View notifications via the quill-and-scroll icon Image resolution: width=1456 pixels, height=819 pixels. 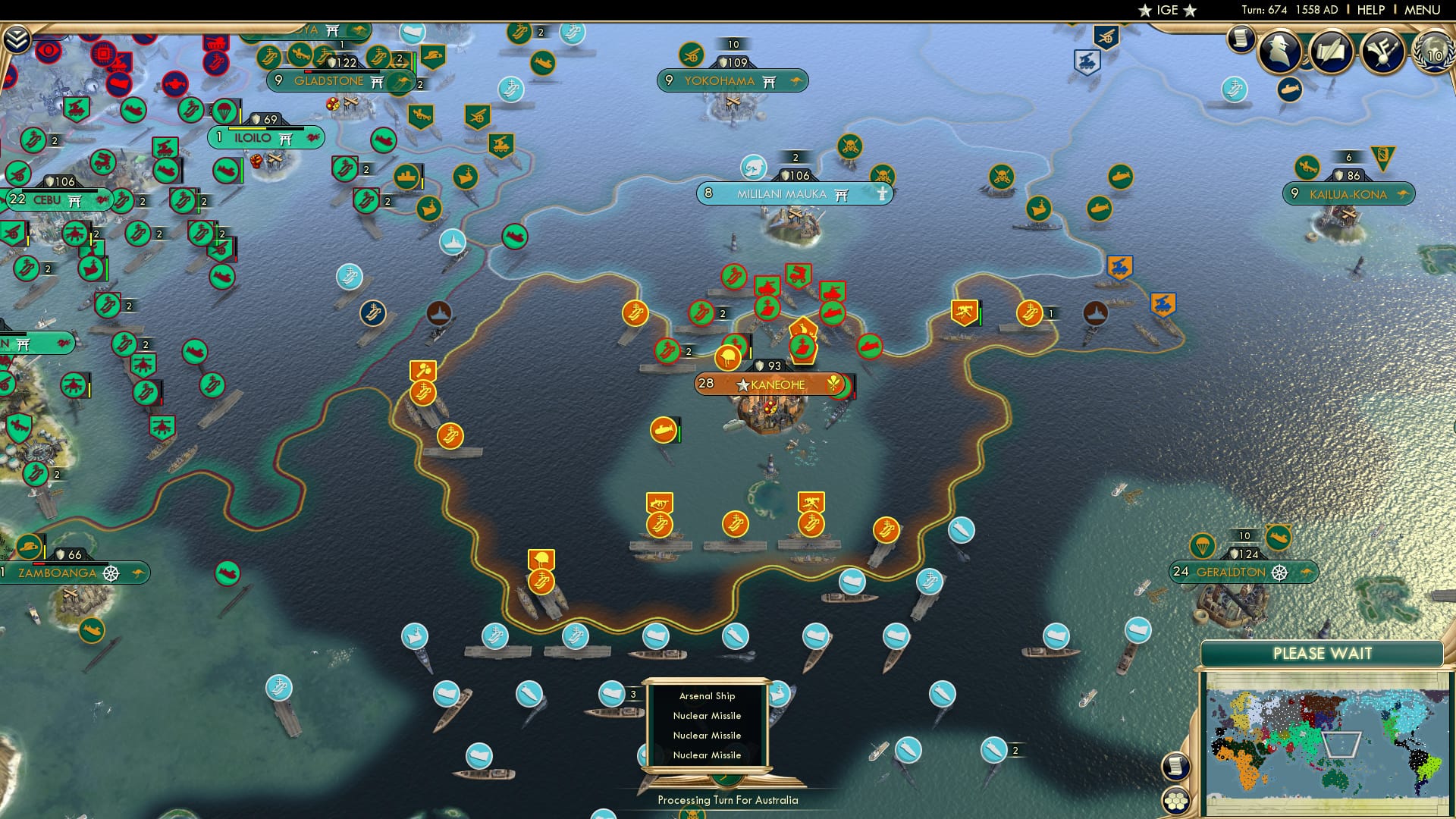point(1331,53)
